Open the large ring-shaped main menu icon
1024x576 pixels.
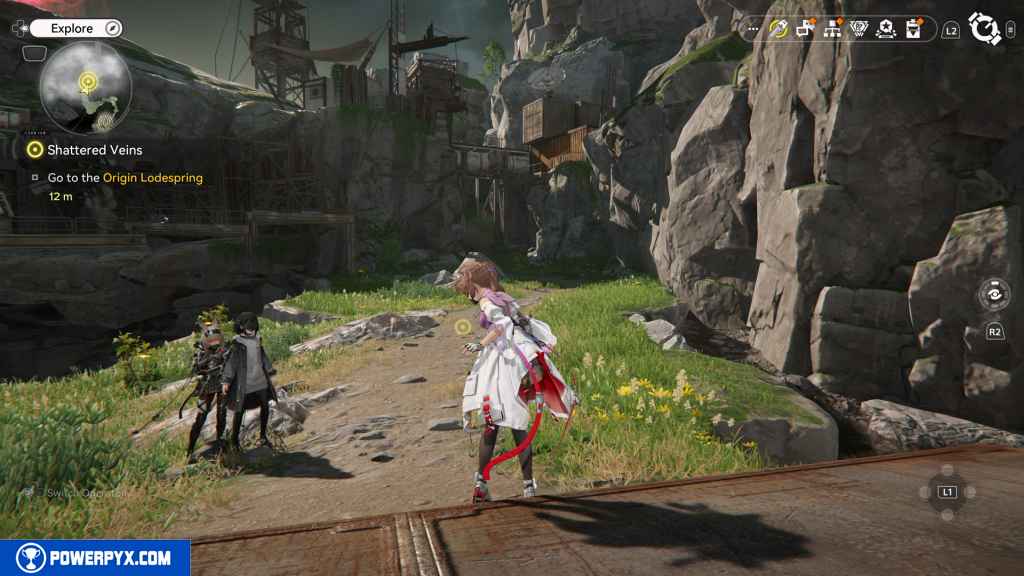(985, 30)
